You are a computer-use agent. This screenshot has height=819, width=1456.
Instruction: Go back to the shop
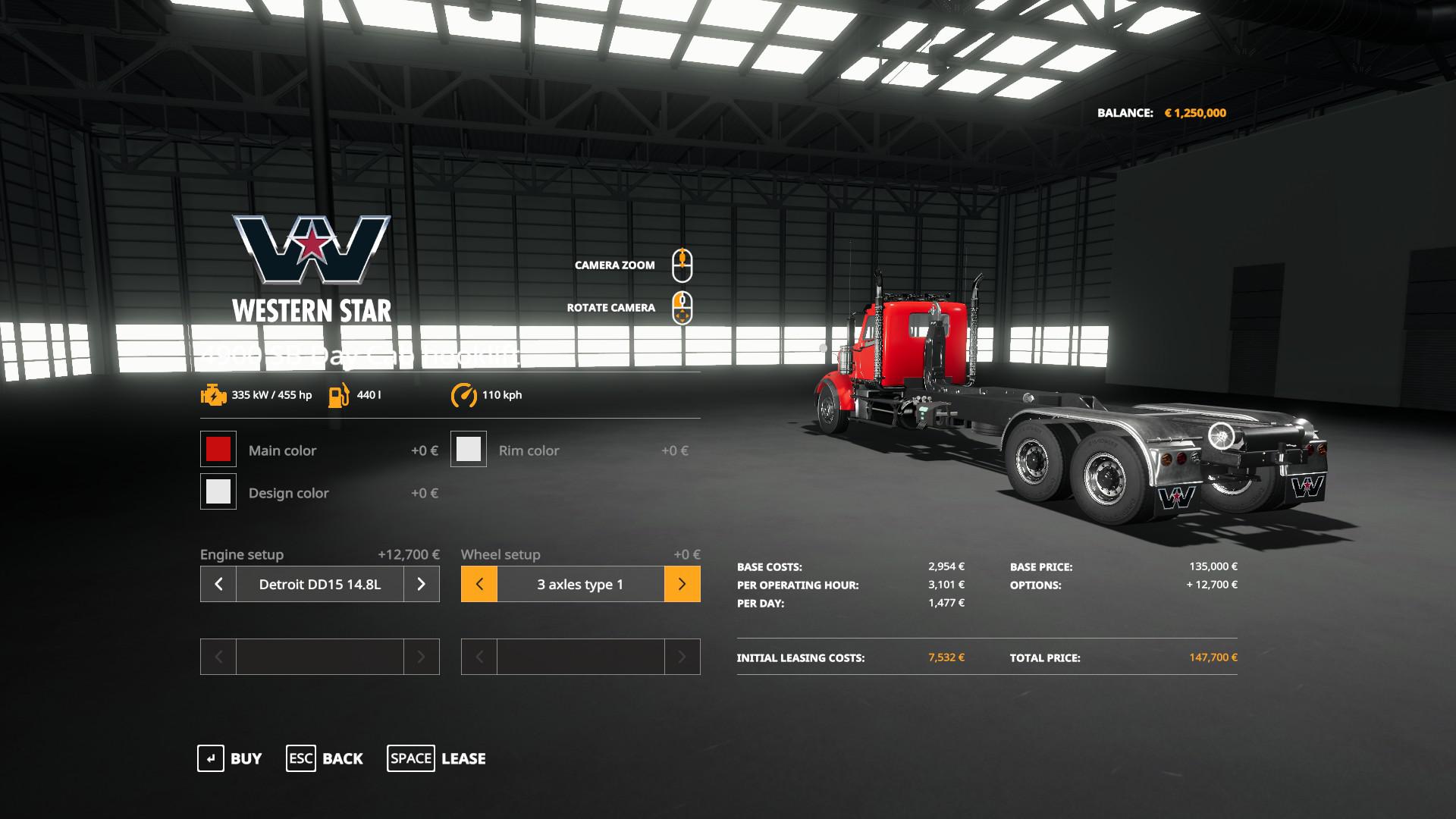pyautogui.click(x=325, y=758)
